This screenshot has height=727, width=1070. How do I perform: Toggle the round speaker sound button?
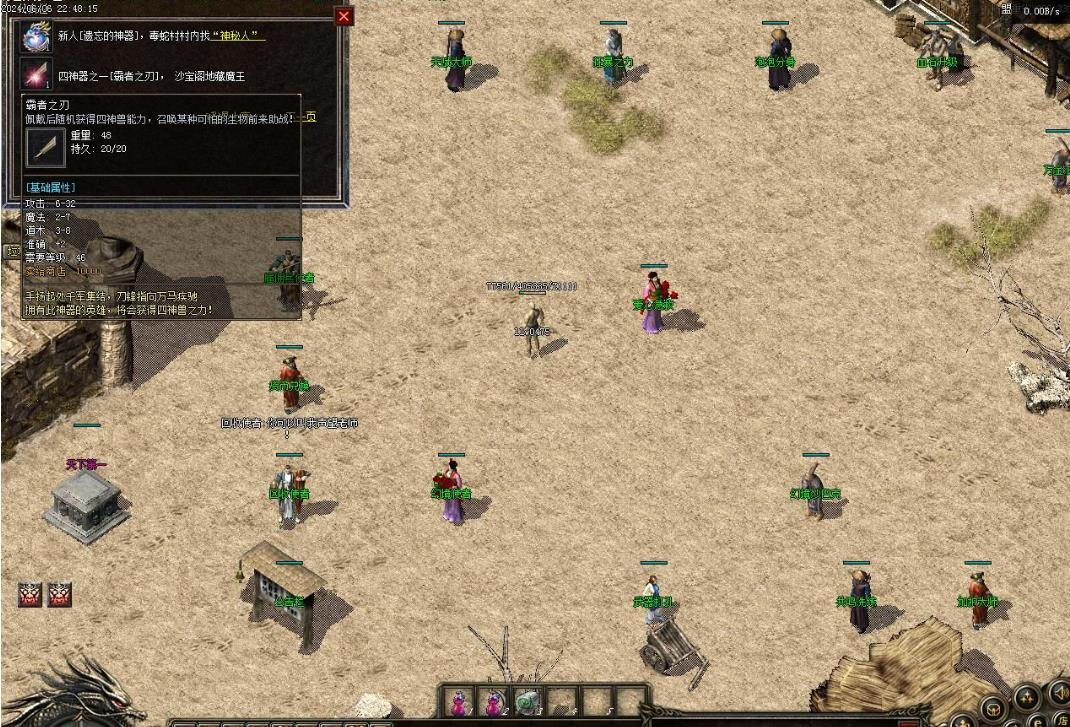pyautogui.click(x=1058, y=692)
